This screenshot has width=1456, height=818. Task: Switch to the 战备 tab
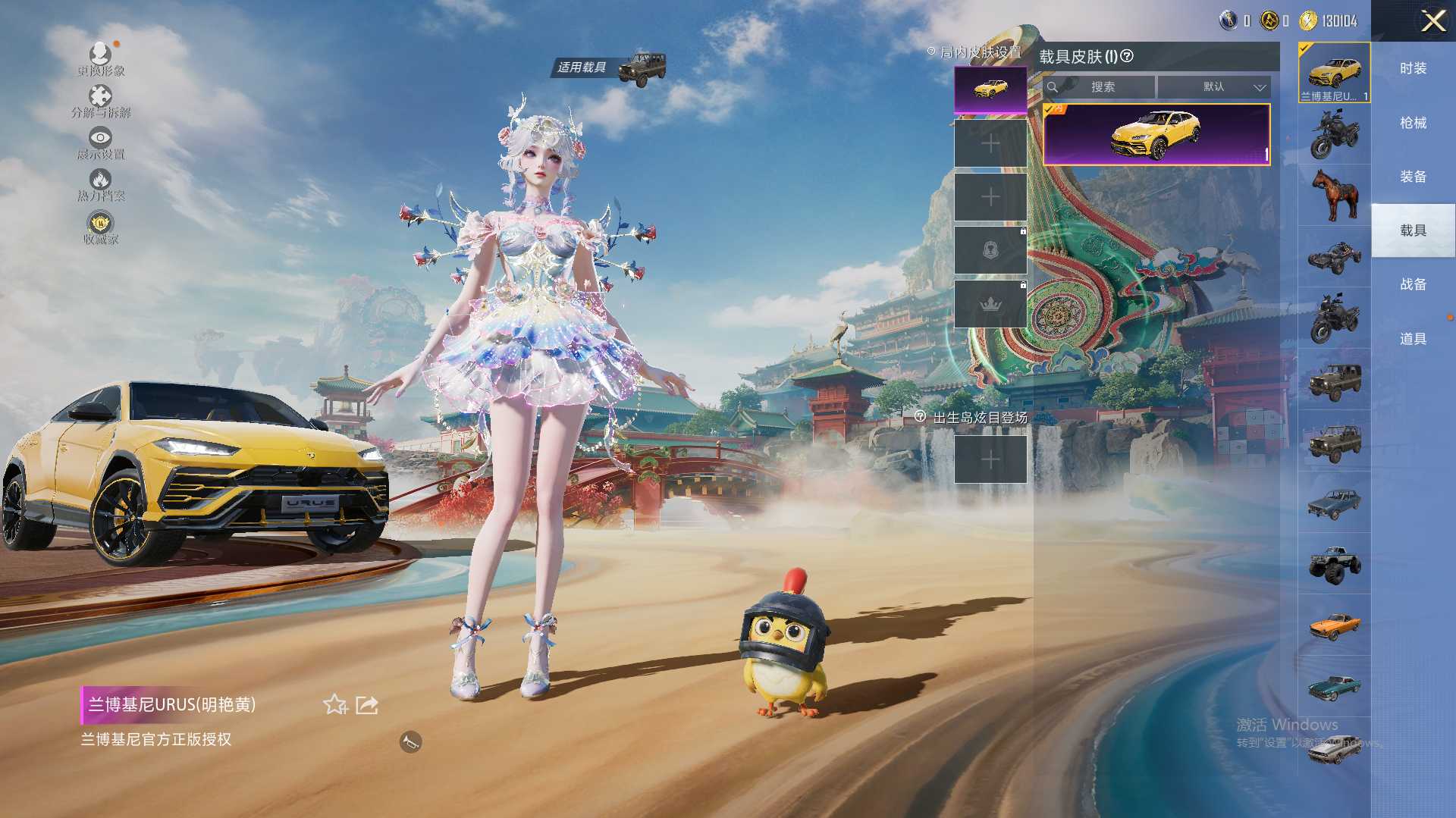[x=1413, y=284]
